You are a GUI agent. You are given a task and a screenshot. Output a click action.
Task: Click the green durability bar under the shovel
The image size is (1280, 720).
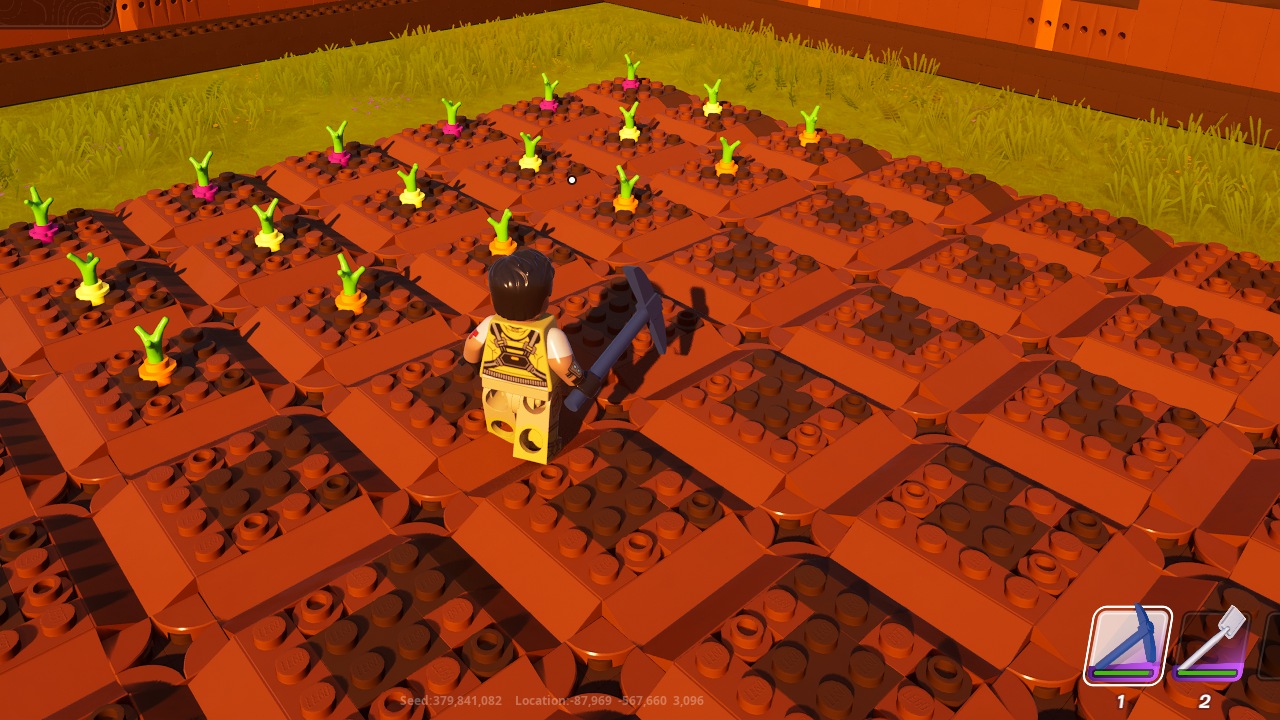click(1205, 674)
